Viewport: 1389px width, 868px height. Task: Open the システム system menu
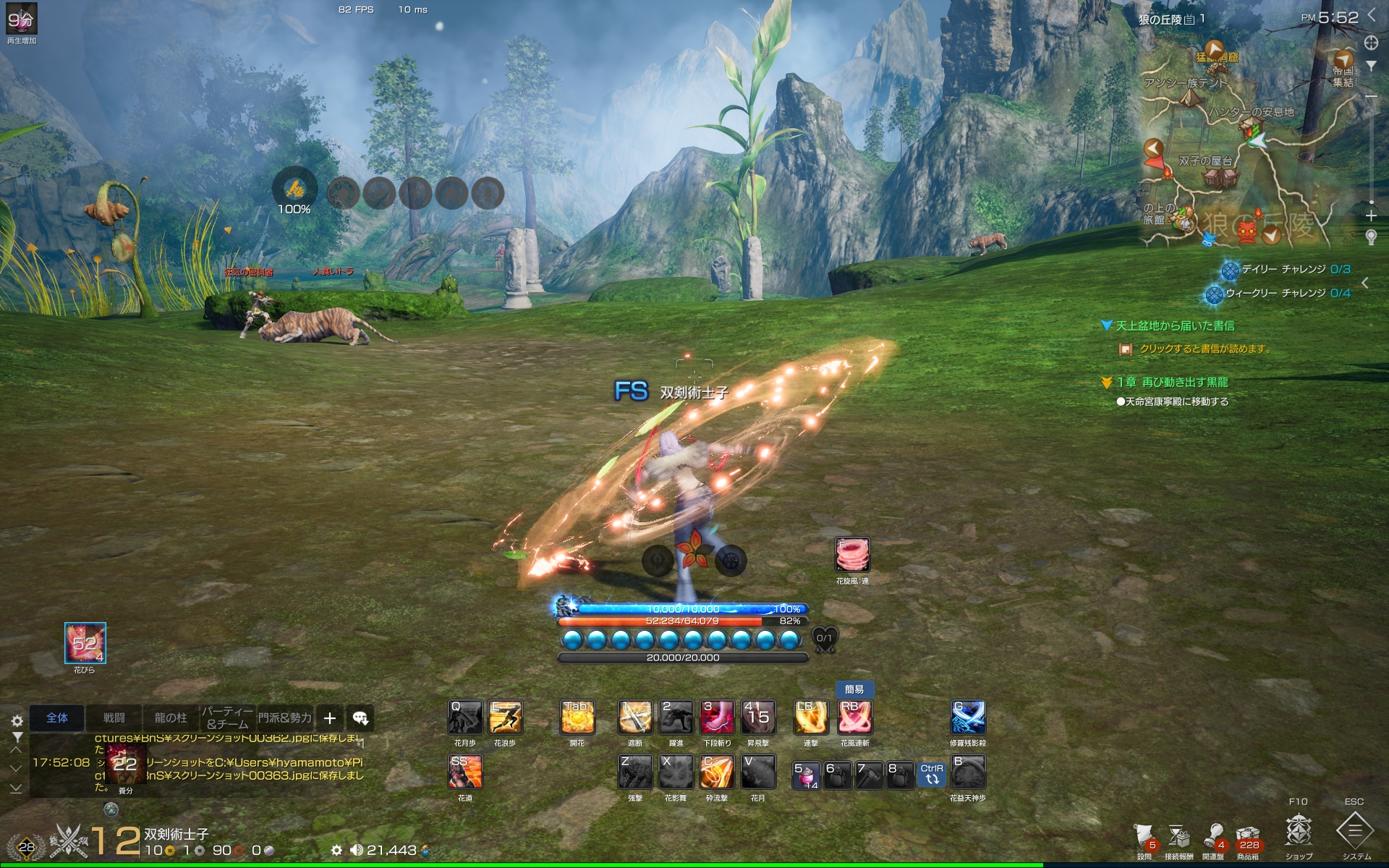(1356, 832)
